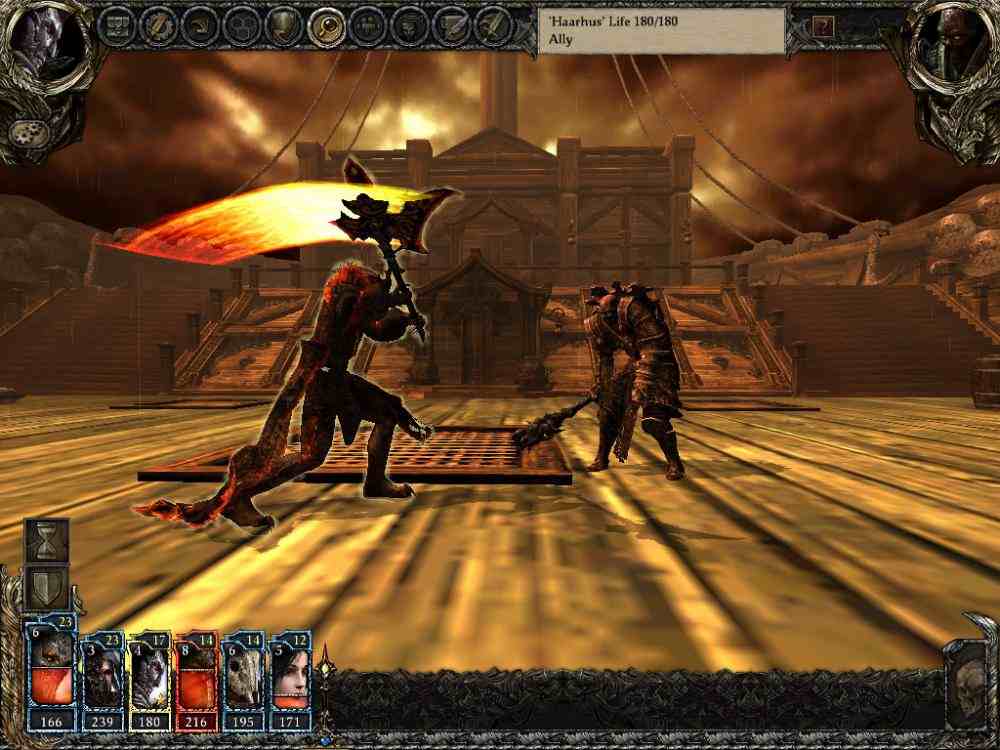This screenshot has width=1000, height=750.
Task: Click the top-right enemy leader portrait
Action: tap(957, 45)
